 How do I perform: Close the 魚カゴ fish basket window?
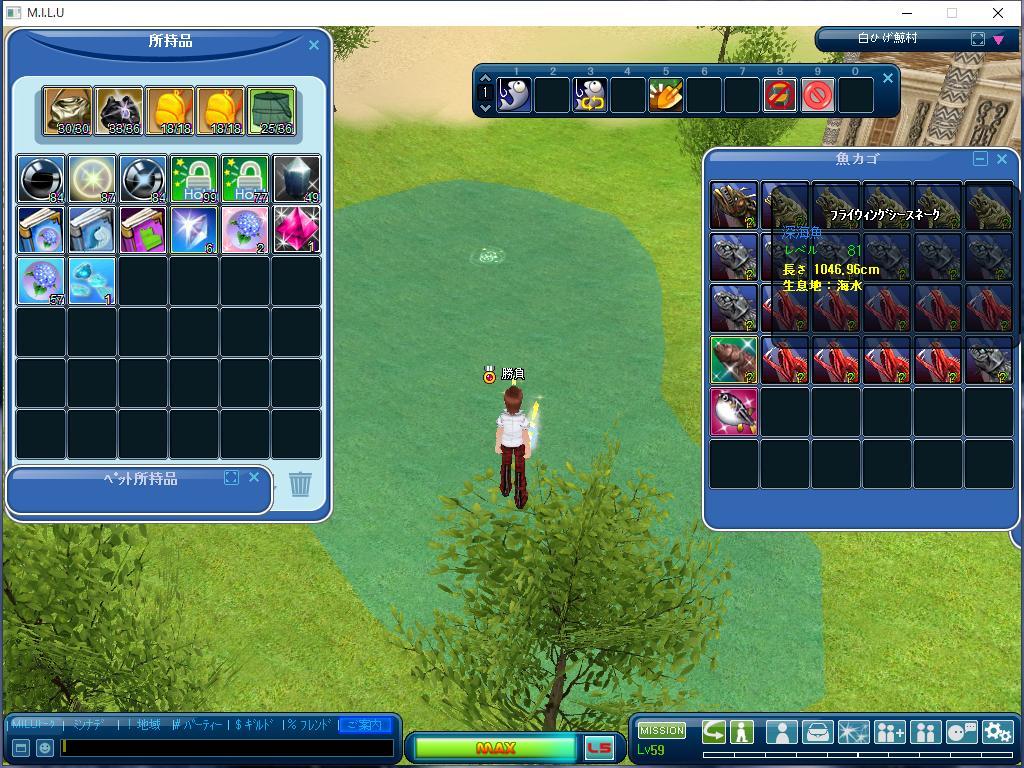point(1002,159)
